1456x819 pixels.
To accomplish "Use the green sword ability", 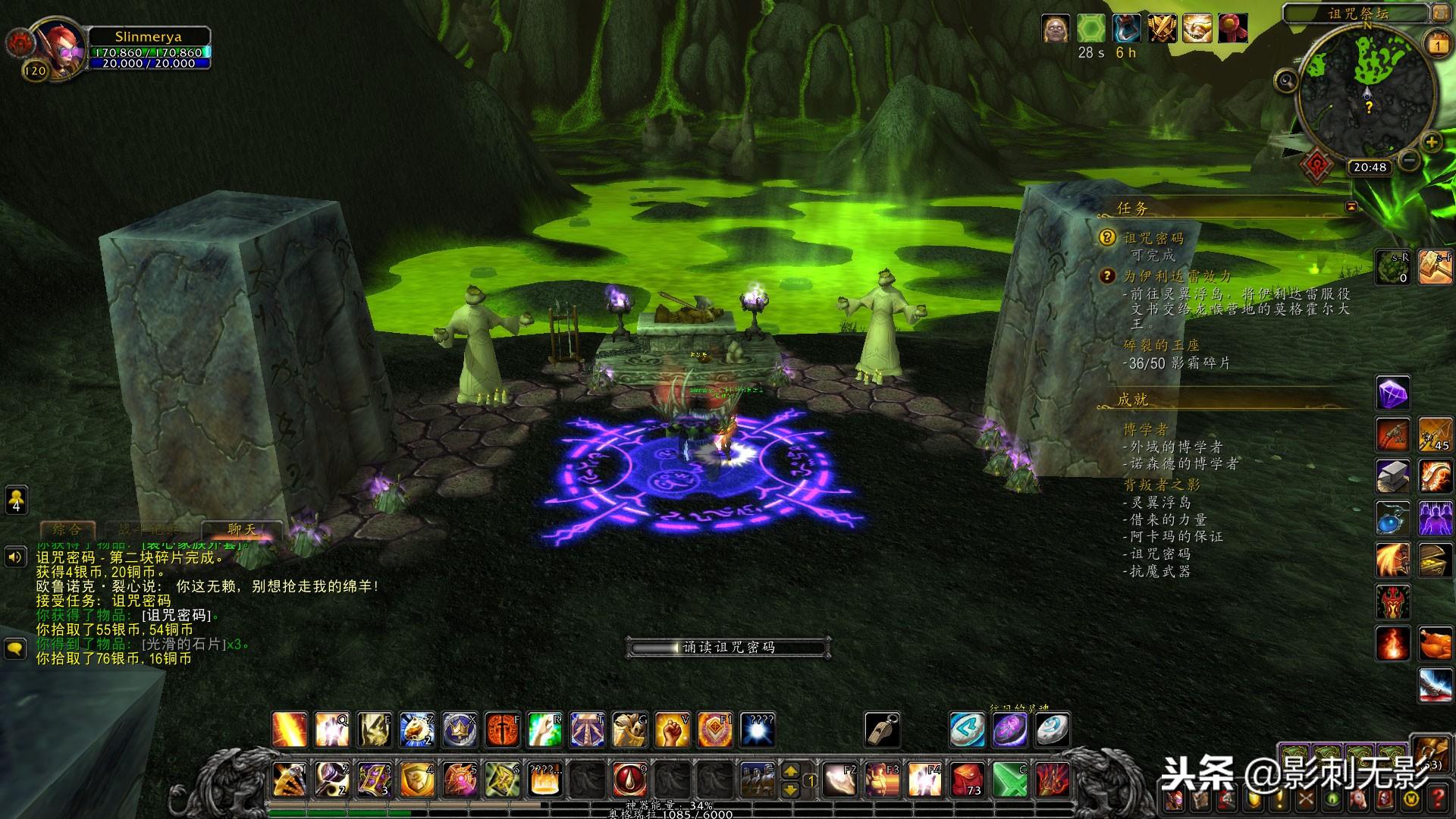I will click(x=1011, y=780).
